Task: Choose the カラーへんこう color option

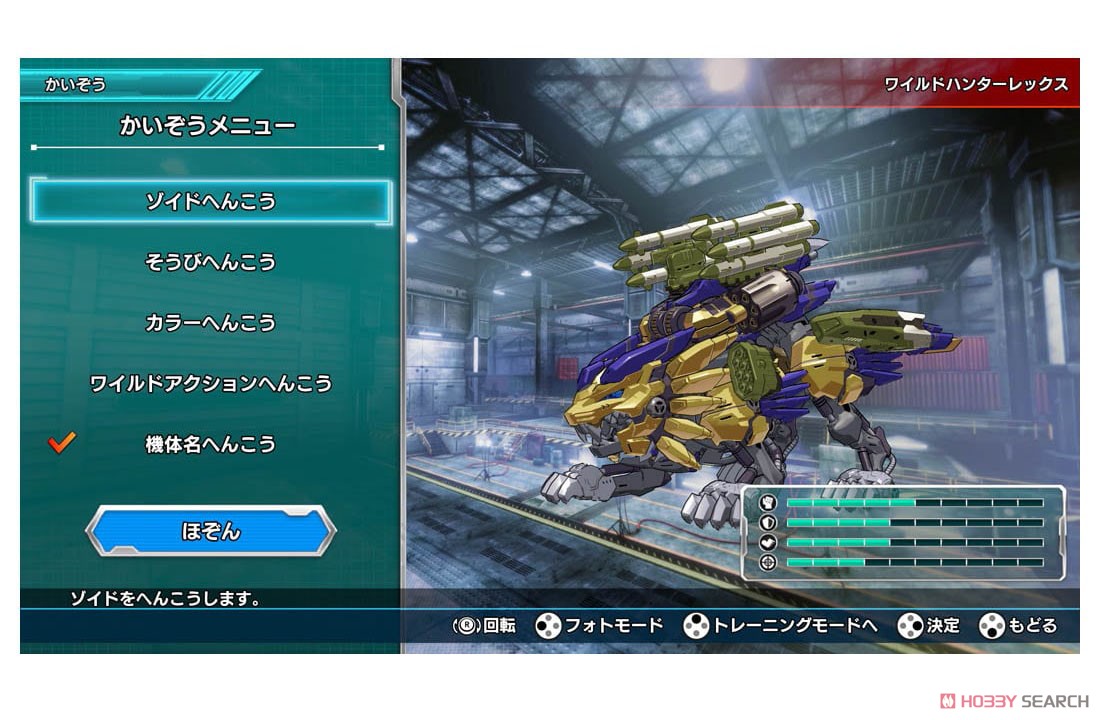Action: [x=210, y=323]
